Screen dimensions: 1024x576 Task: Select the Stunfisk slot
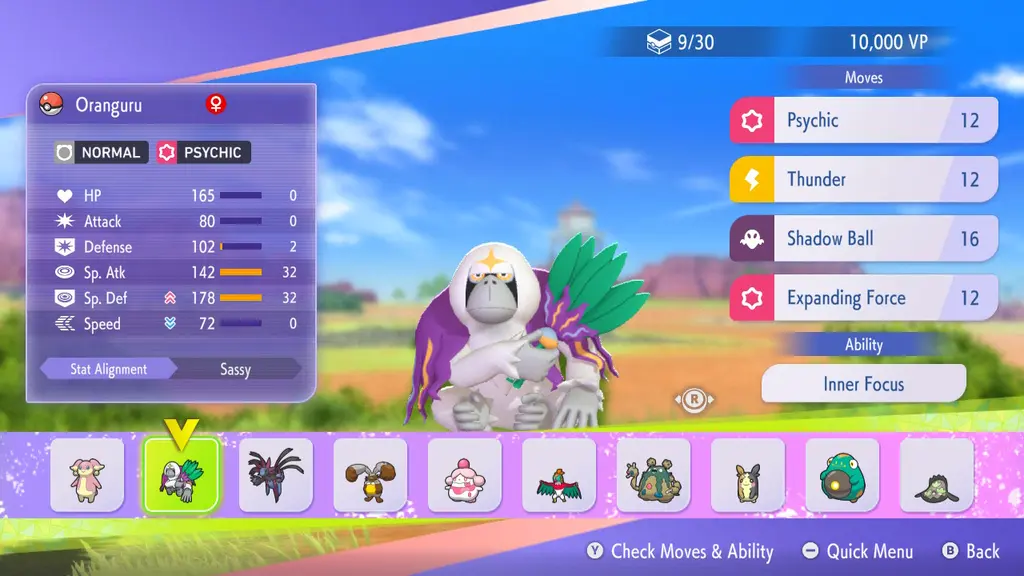[937, 475]
